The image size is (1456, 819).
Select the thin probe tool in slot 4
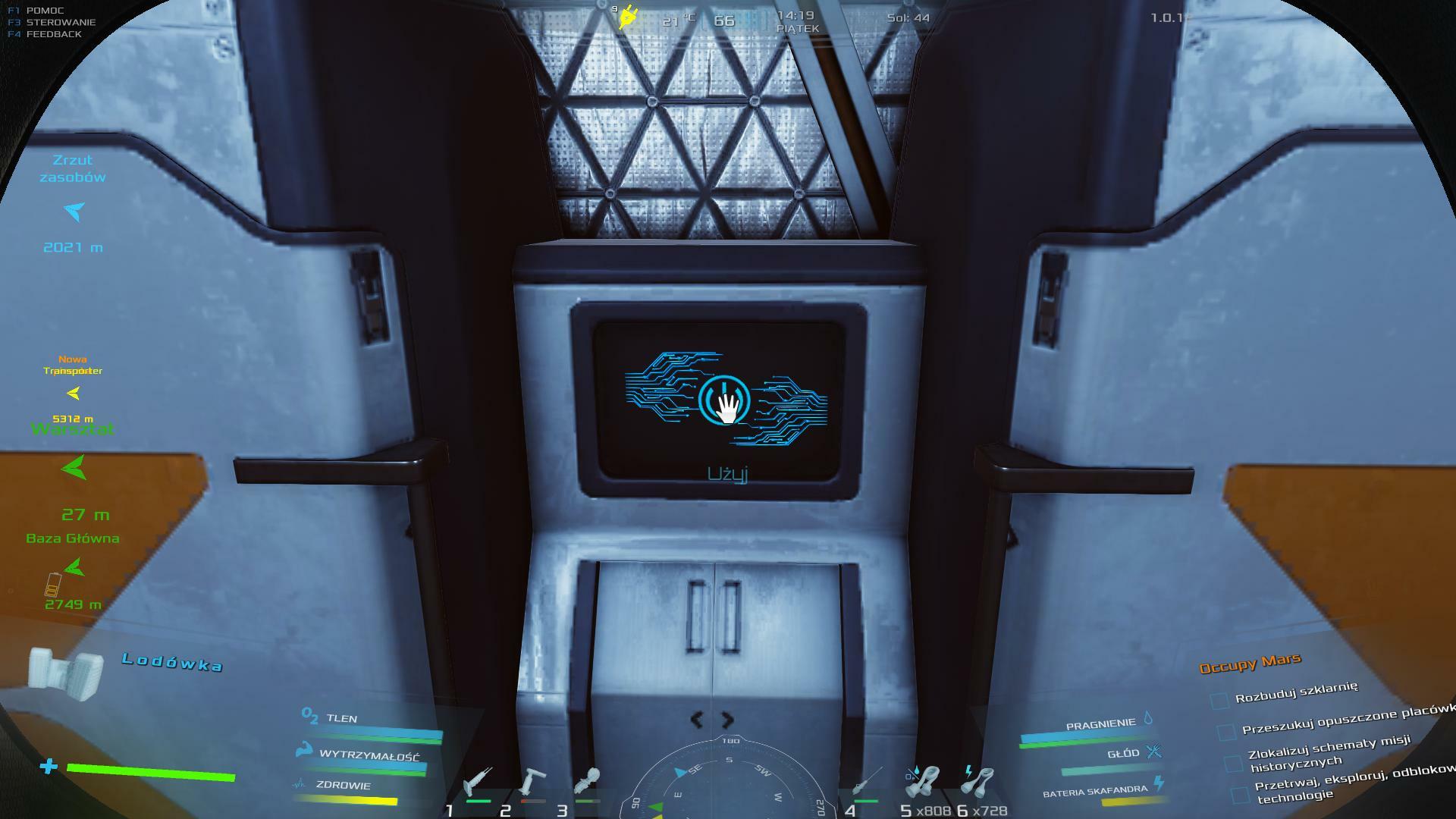point(866,781)
